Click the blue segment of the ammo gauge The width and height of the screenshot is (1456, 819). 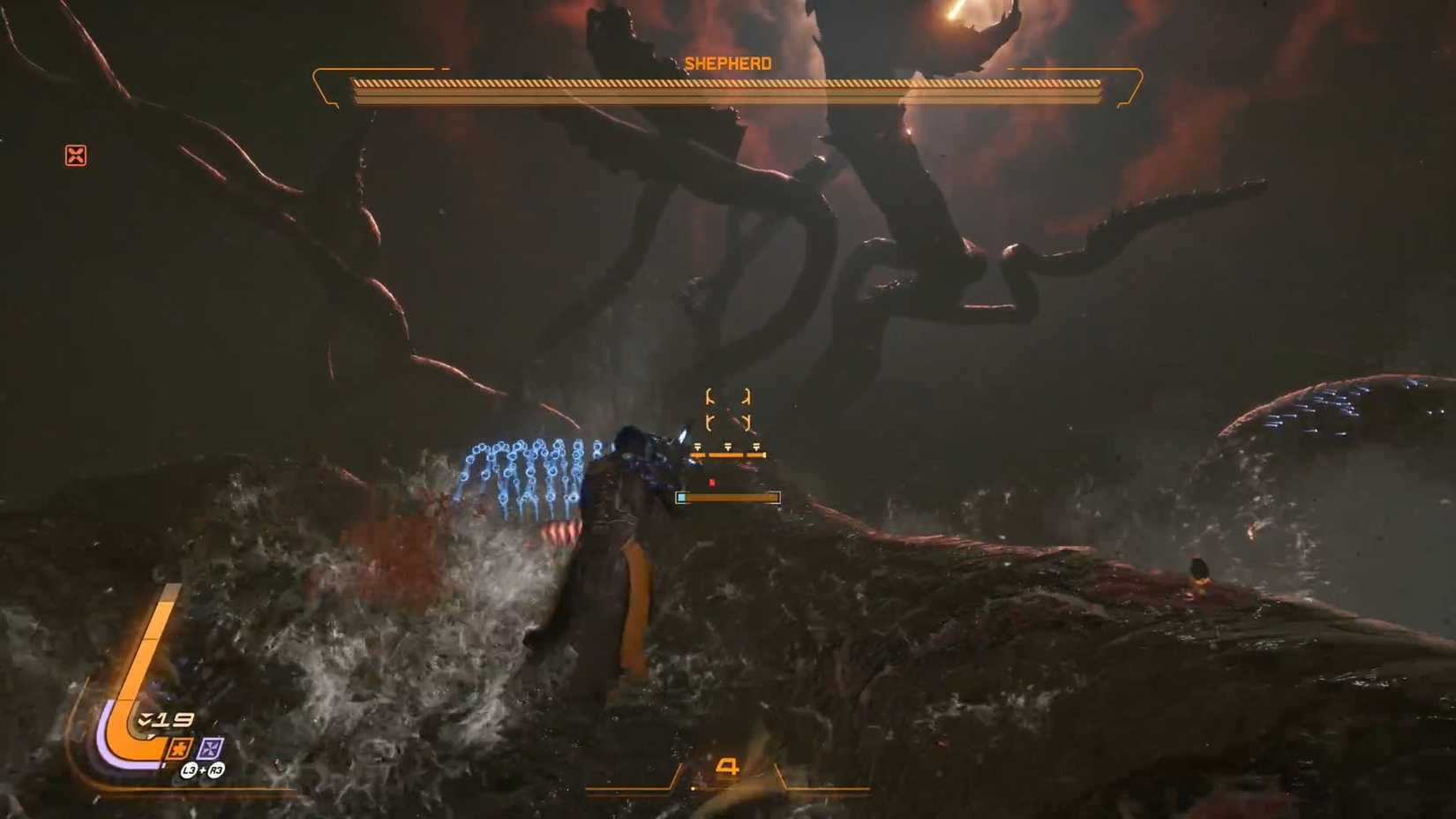(x=681, y=498)
